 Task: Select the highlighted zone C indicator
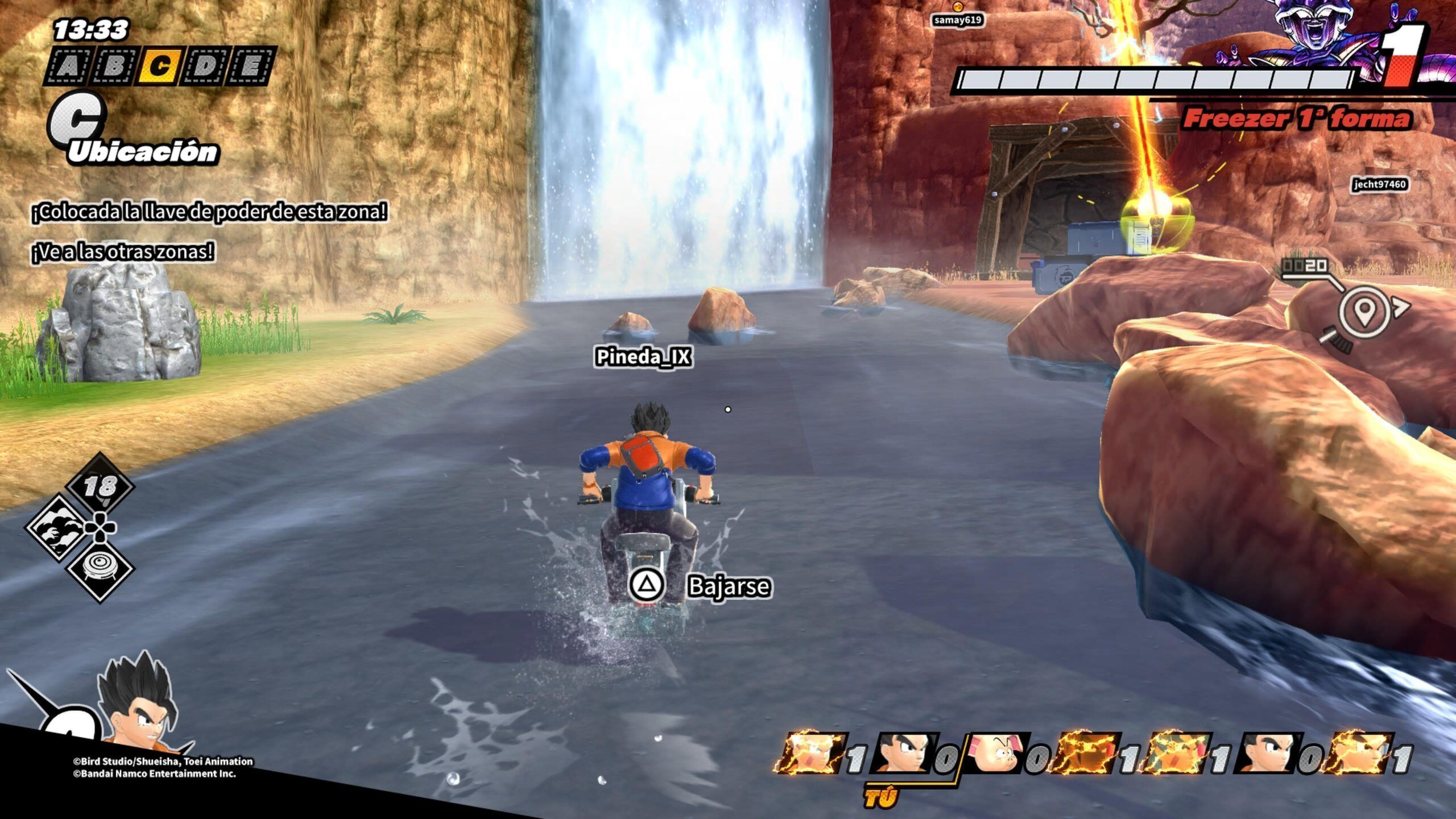click(159, 67)
